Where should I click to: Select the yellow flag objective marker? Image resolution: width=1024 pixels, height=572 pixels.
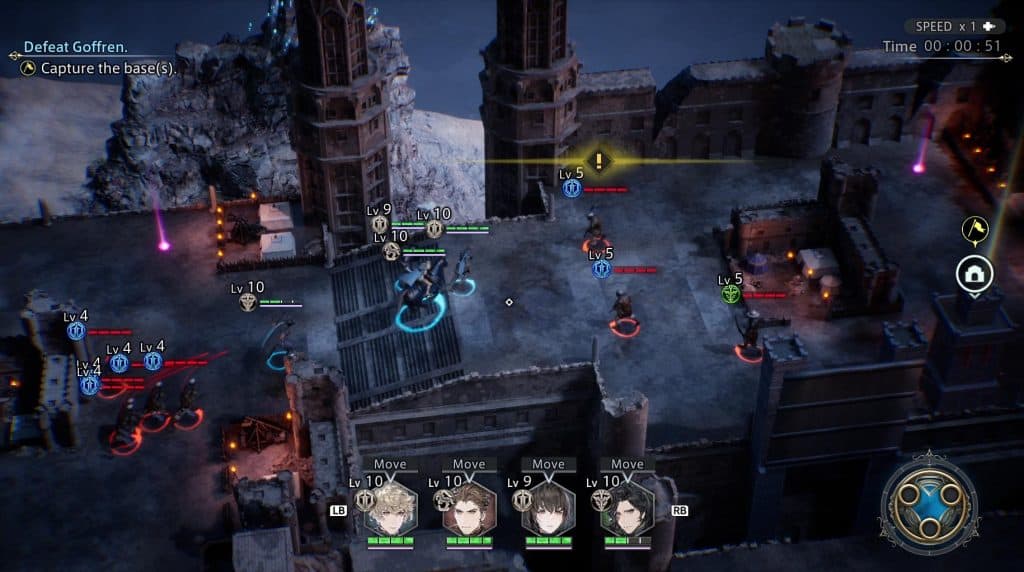pos(974,230)
